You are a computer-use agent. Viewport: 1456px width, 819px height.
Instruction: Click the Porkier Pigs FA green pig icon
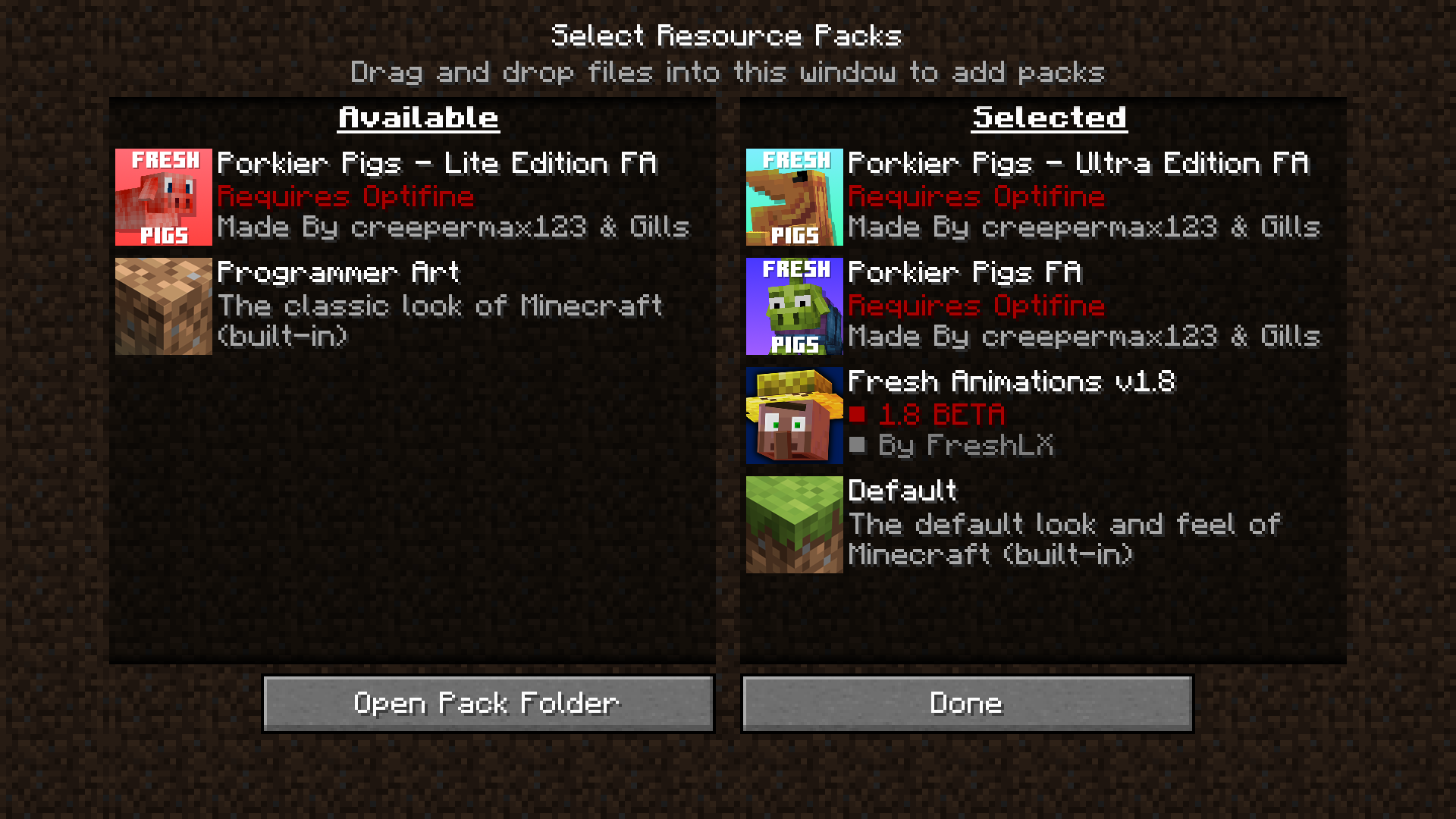pyautogui.click(x=794, y=306)
